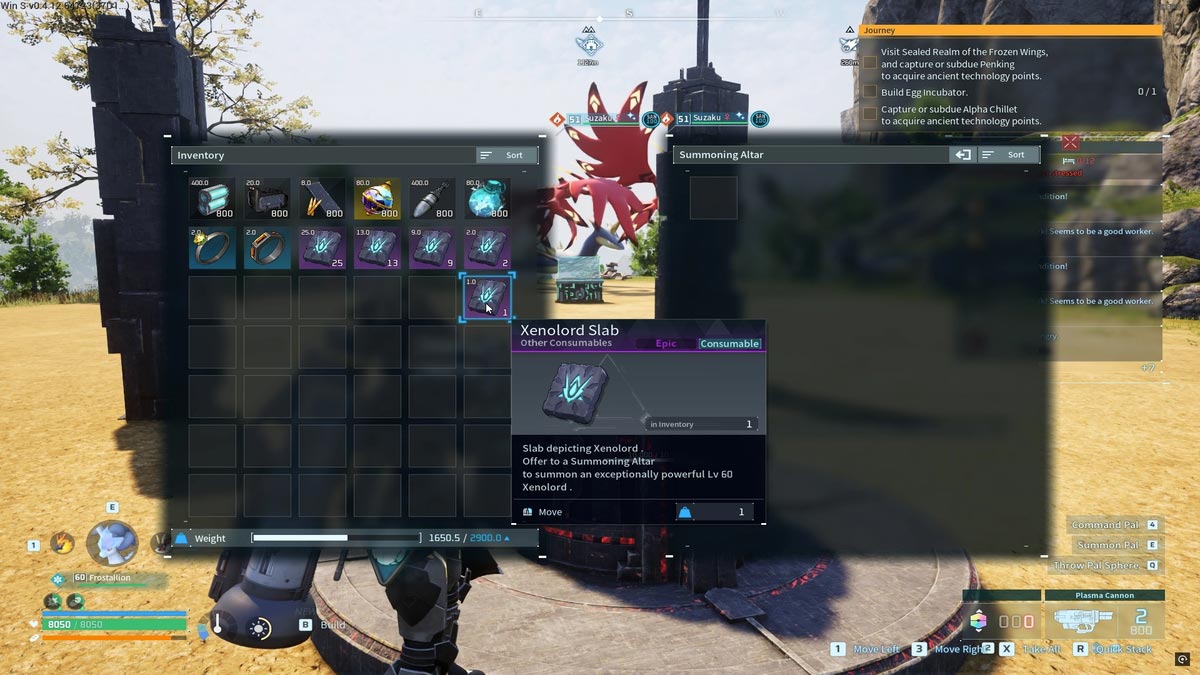Pick the gold and purple sphere slot
This screenshot has width=1200, height=675.
(377, 198)
